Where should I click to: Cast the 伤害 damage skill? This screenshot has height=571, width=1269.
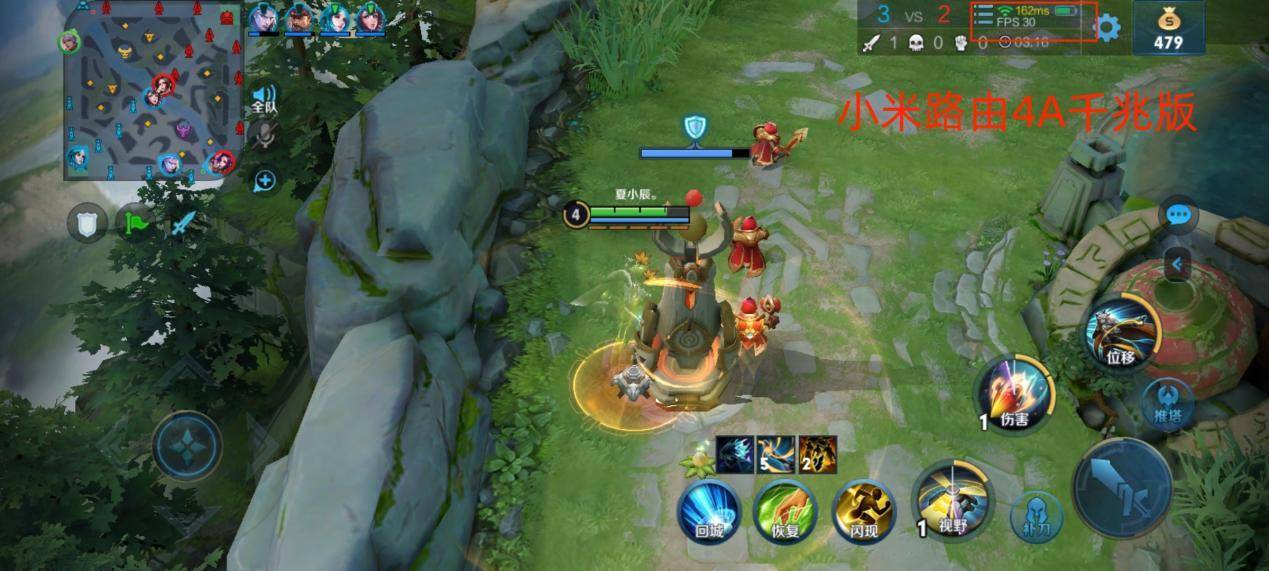click(1013, 393)
